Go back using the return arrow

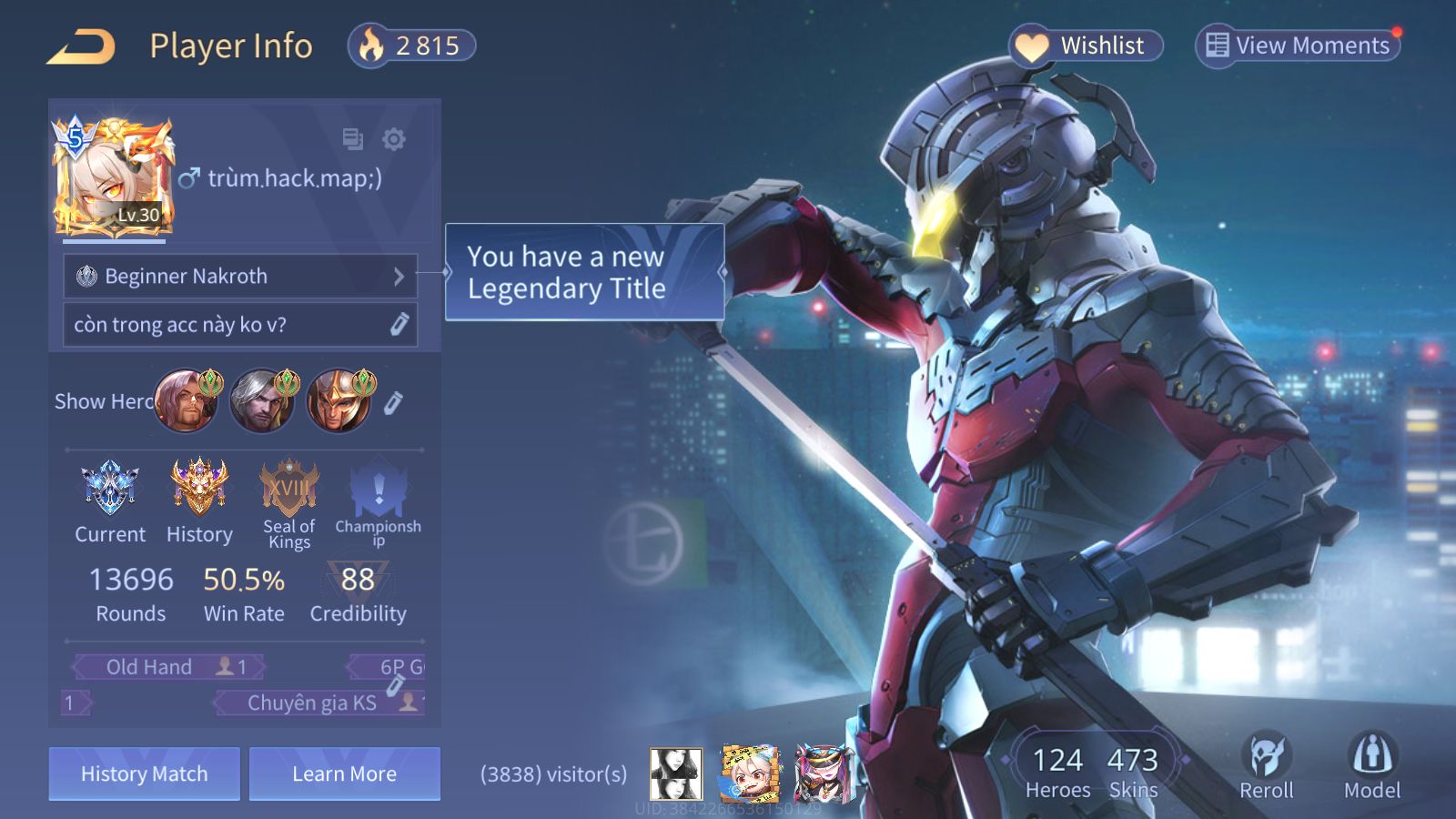82,46
